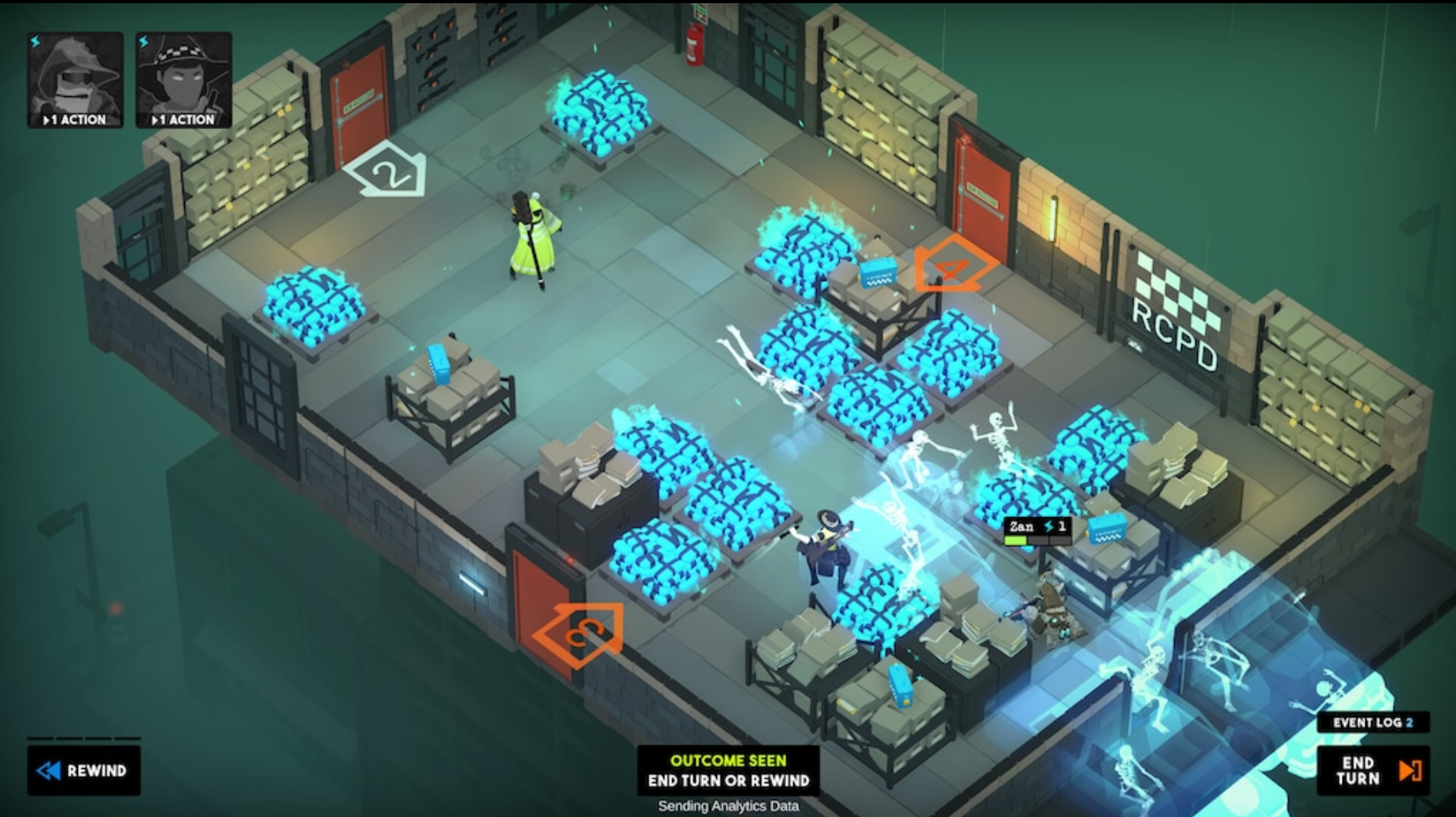
Task: Toggle Zan's 1 ACTION indicator
Action: [183, 120]
